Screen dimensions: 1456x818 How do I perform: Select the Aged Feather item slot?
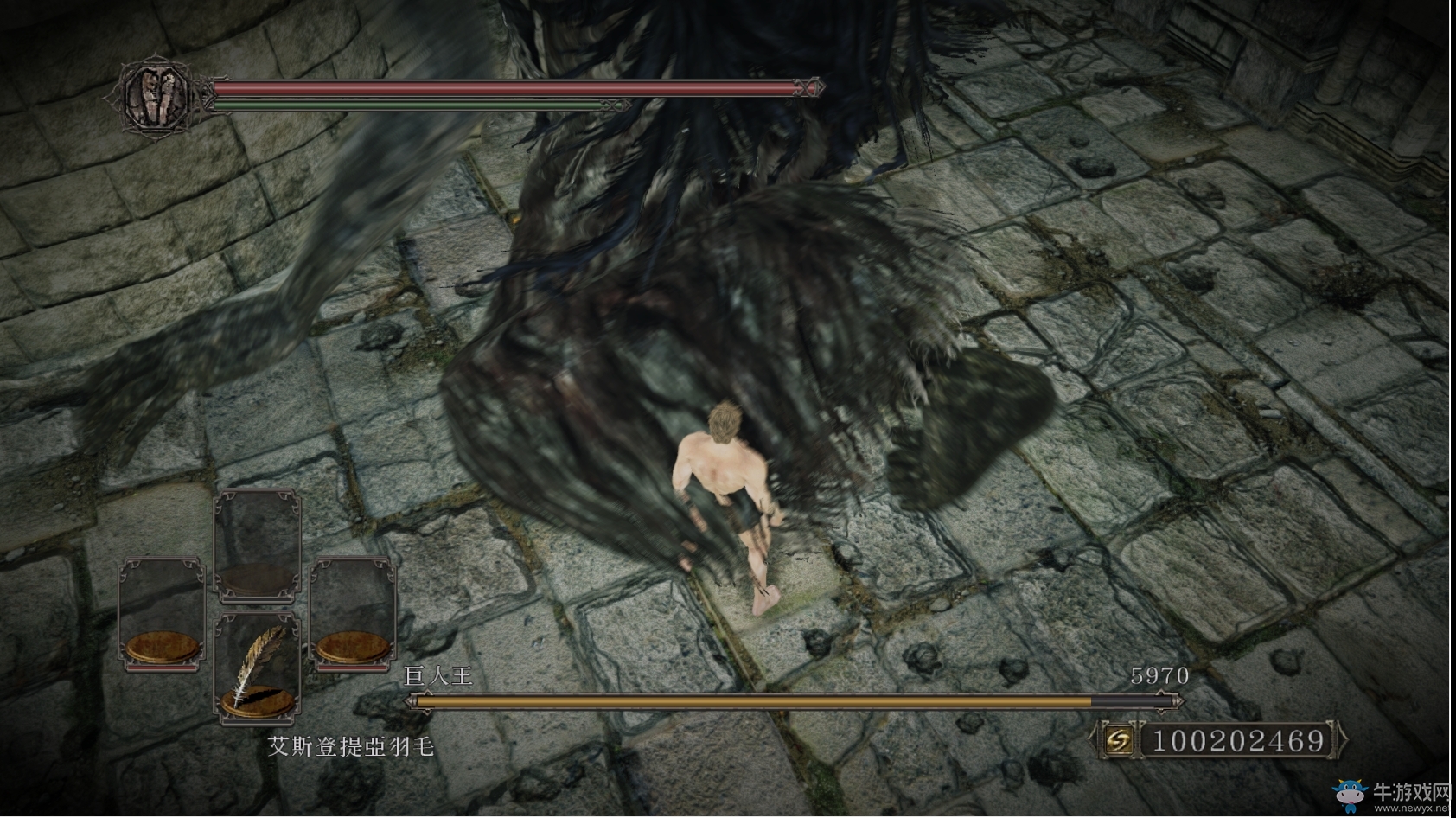click(257, 667)
